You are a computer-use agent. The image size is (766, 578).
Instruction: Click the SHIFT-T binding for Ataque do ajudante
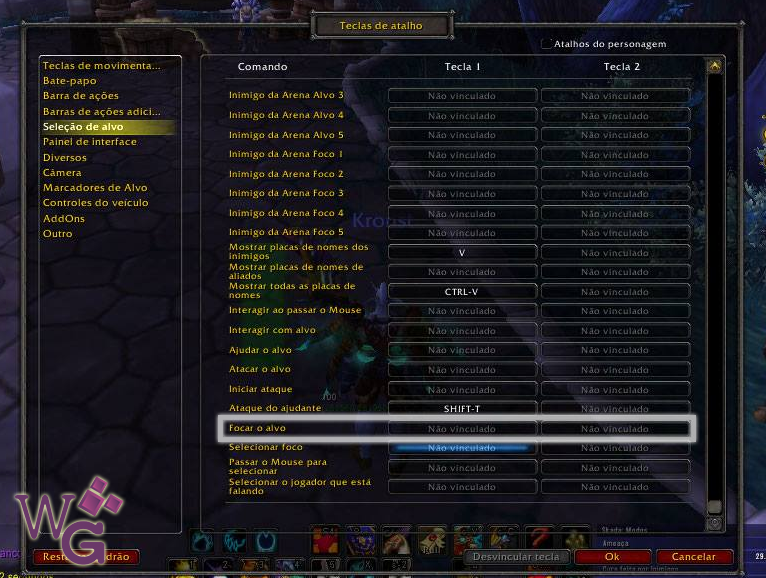(x=462, y=409)
